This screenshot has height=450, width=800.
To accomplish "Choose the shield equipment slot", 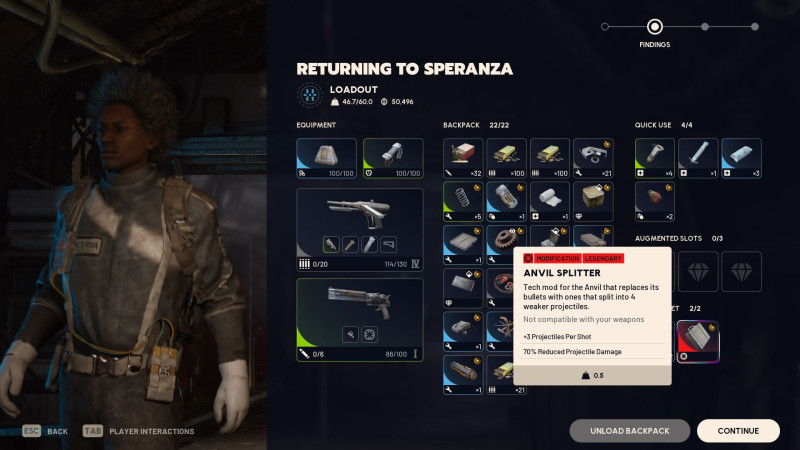I will 392,158.
